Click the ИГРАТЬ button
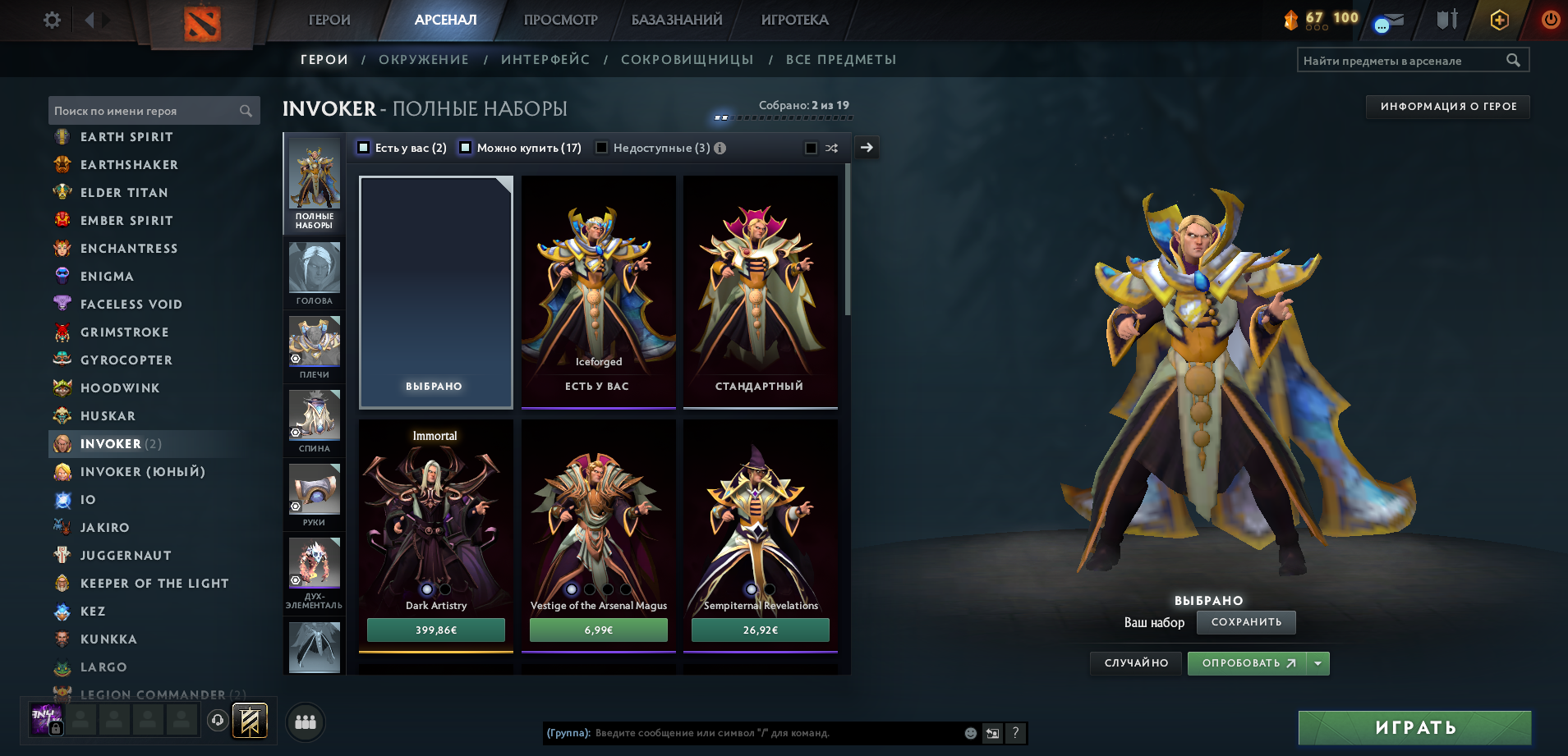This screenshot has width=1568, height=756. (x=1414, y=726)
